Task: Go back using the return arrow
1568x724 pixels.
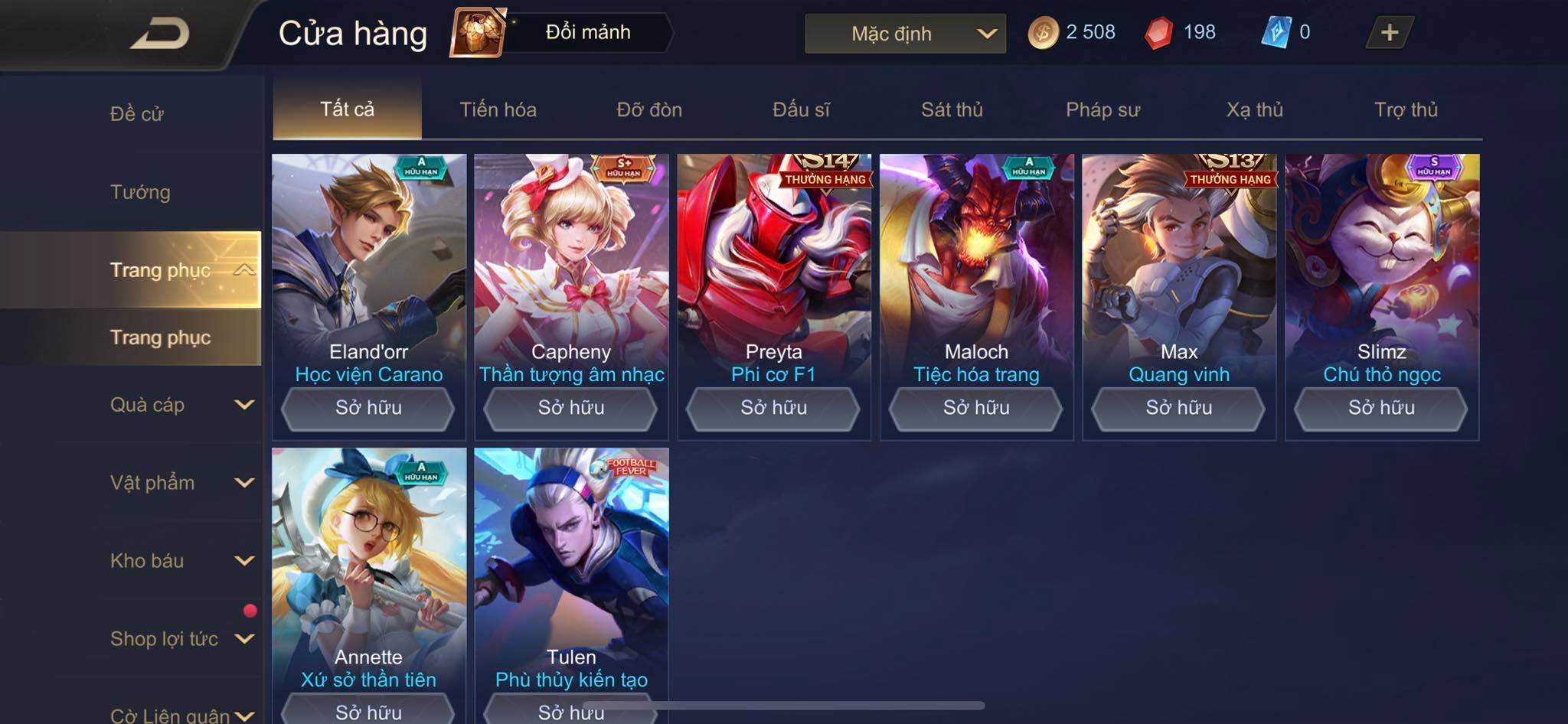Action: pos(159,34)
